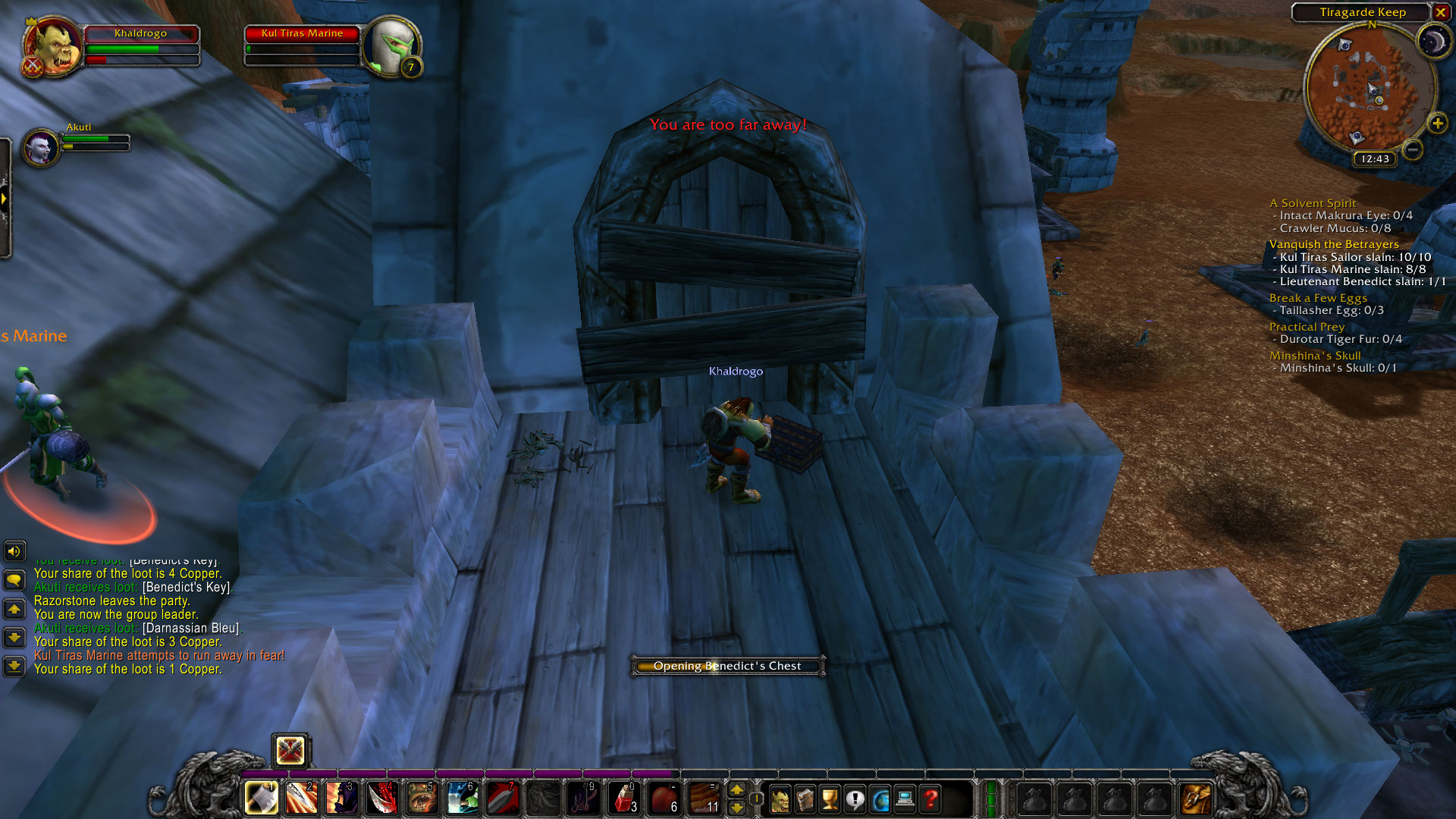Click the A Solvent Spirit quest title
The height and width of the screenshot is (819, 1456).
click(1312, 203)
